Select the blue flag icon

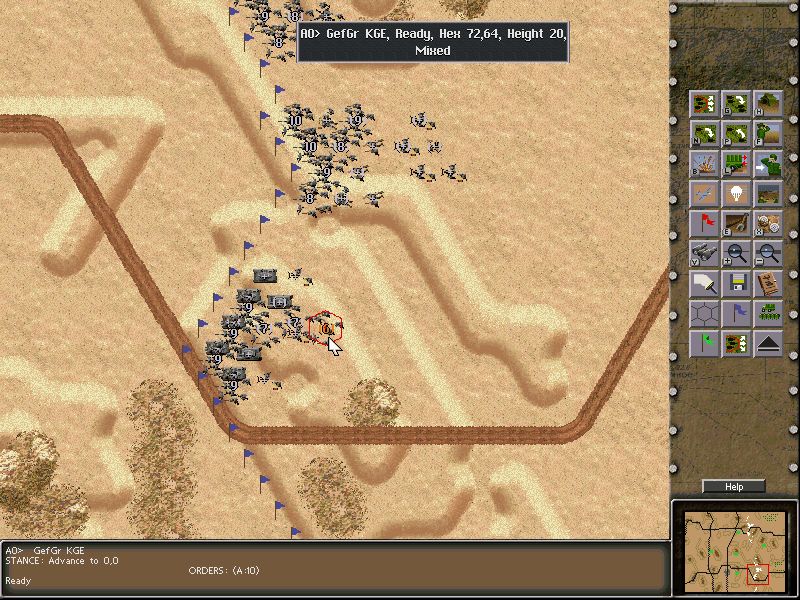tap(737, 314)
